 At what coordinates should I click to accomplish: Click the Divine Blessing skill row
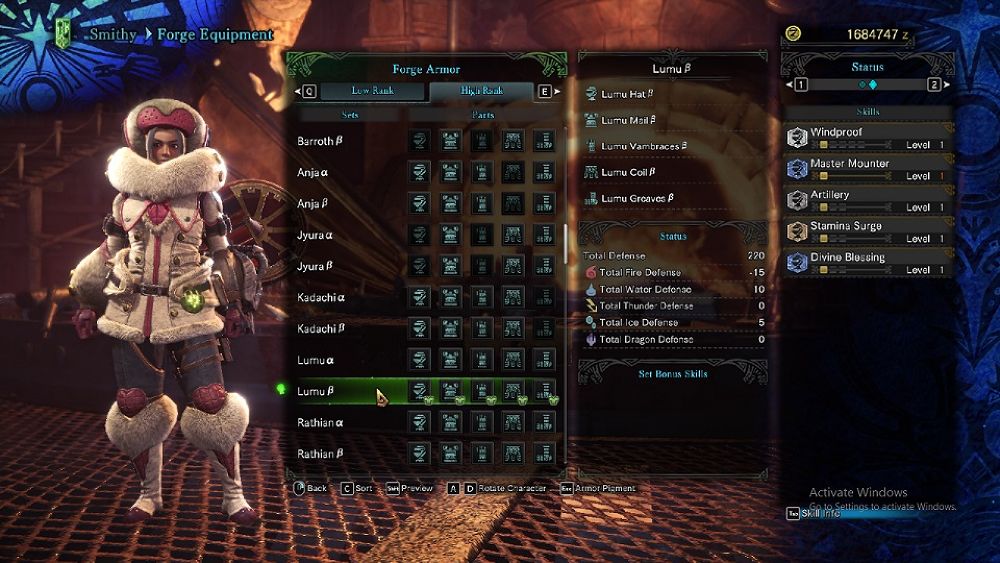tap(867, 263)
